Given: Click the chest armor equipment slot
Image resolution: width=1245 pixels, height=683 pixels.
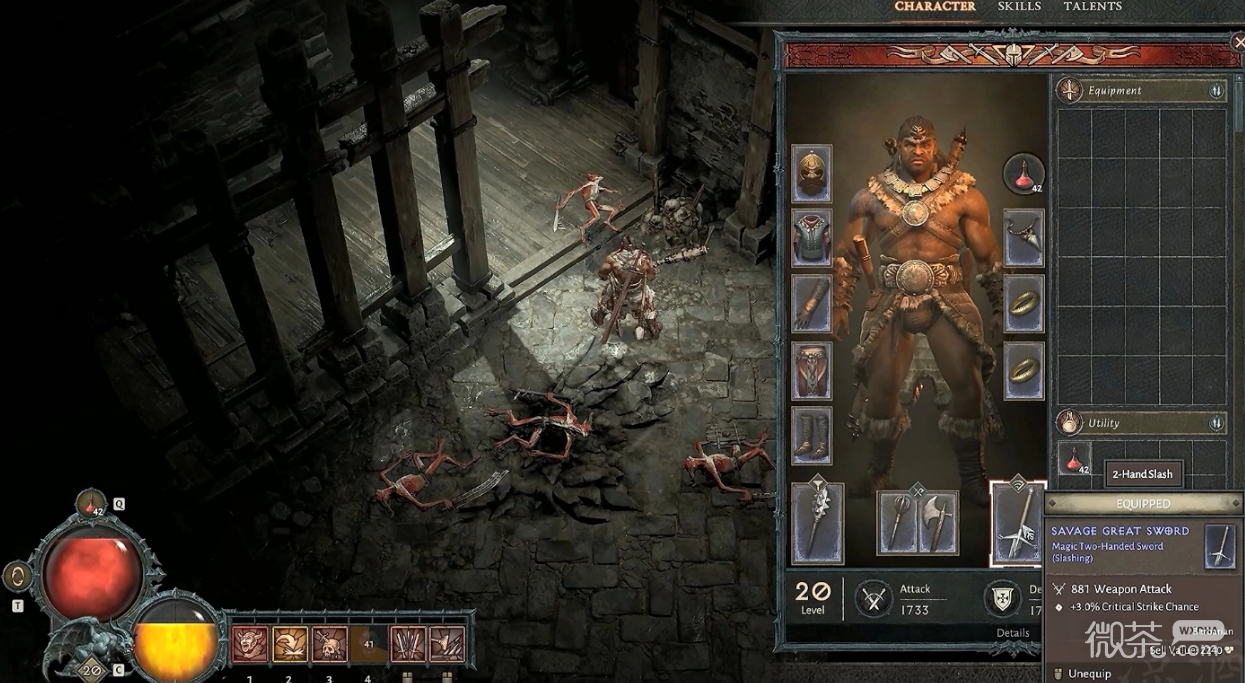Looking at the screenshot, I should pos(812,238).
